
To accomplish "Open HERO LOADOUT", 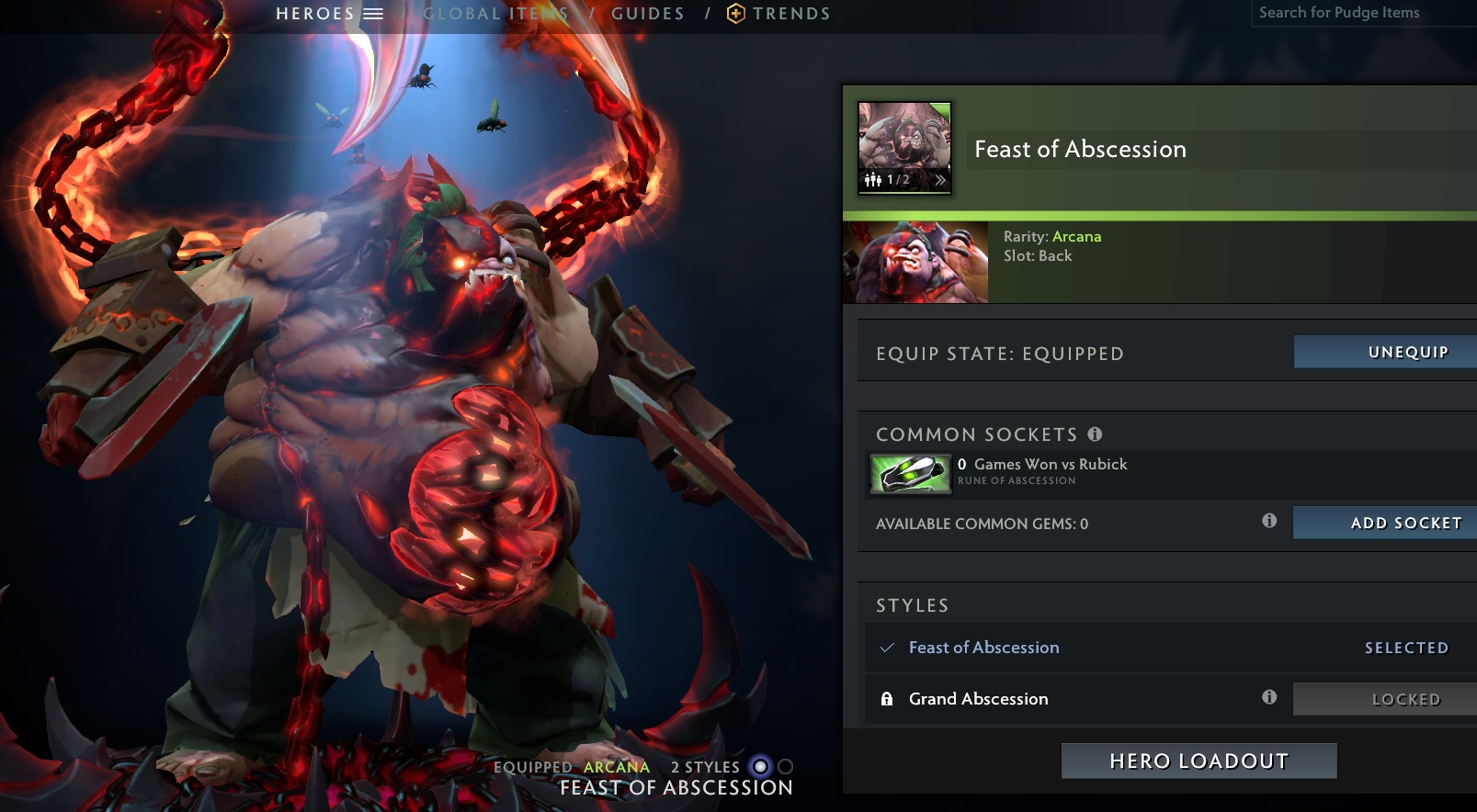I will click(1198, 761).
